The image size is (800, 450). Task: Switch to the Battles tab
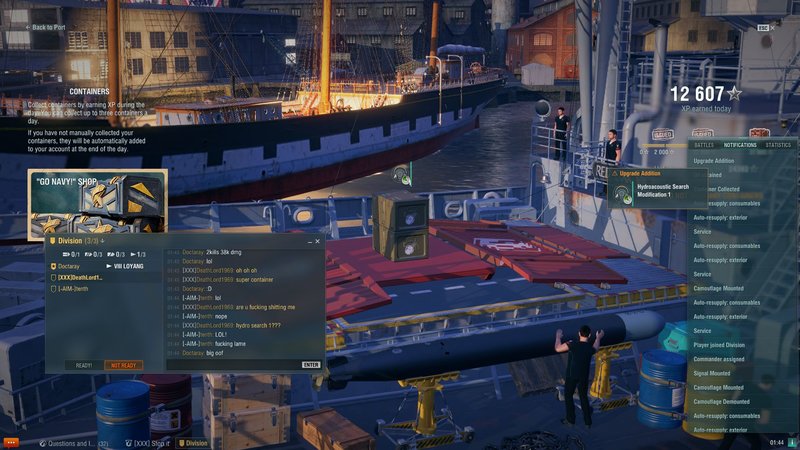pos(704,145)
